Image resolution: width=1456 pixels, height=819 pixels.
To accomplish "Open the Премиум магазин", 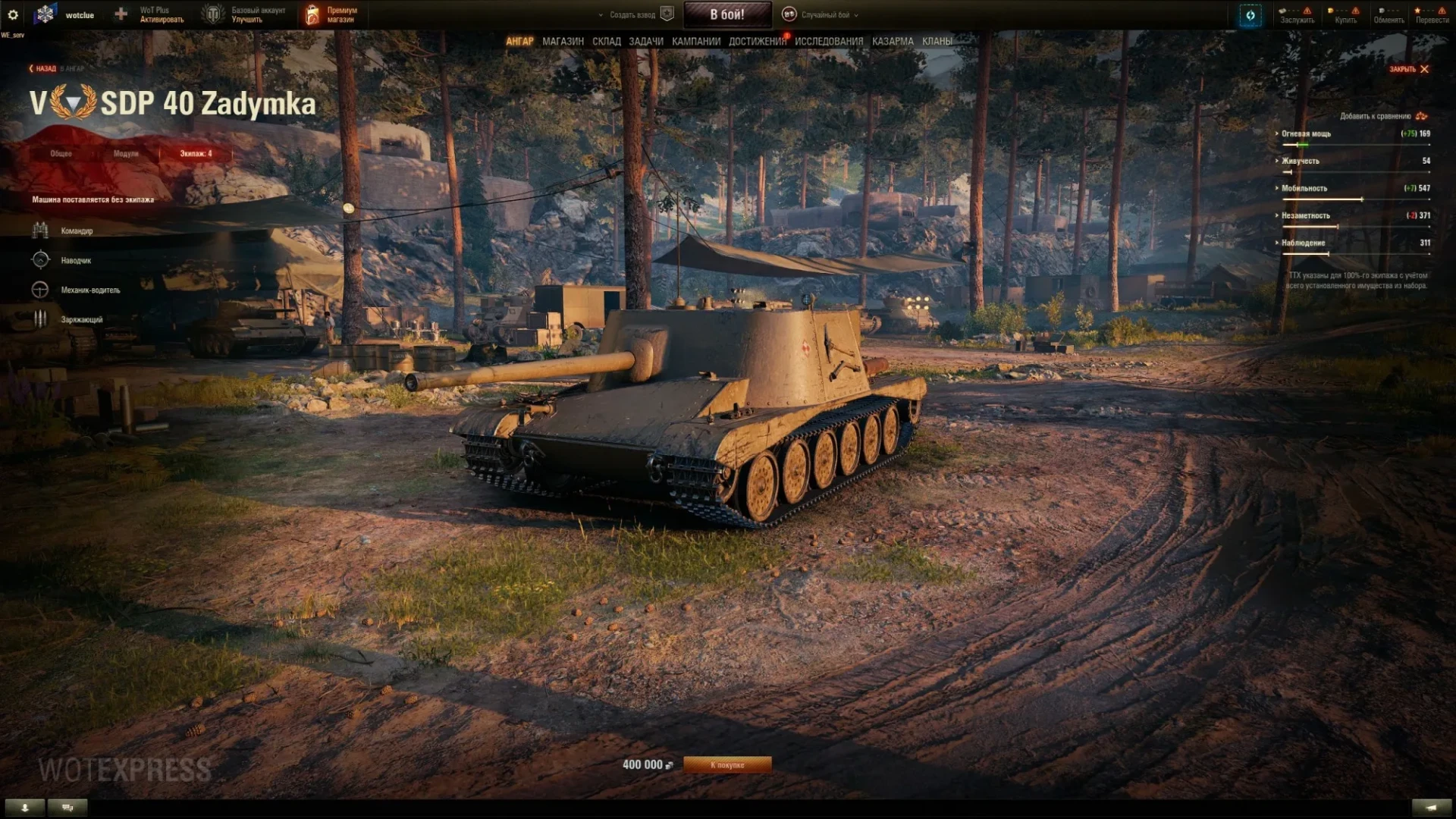I will [331, 14].
